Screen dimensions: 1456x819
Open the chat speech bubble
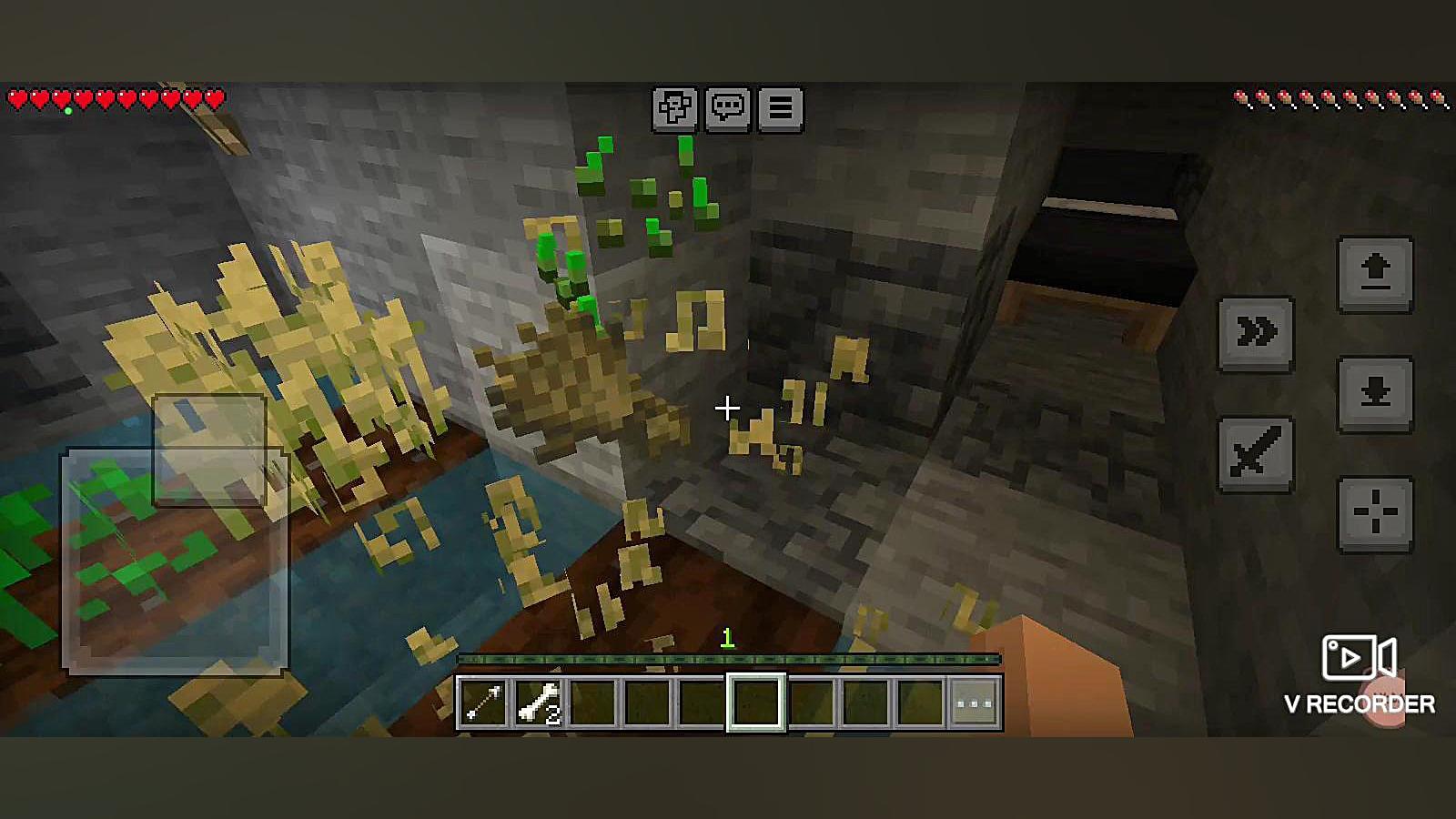(727, 110)
